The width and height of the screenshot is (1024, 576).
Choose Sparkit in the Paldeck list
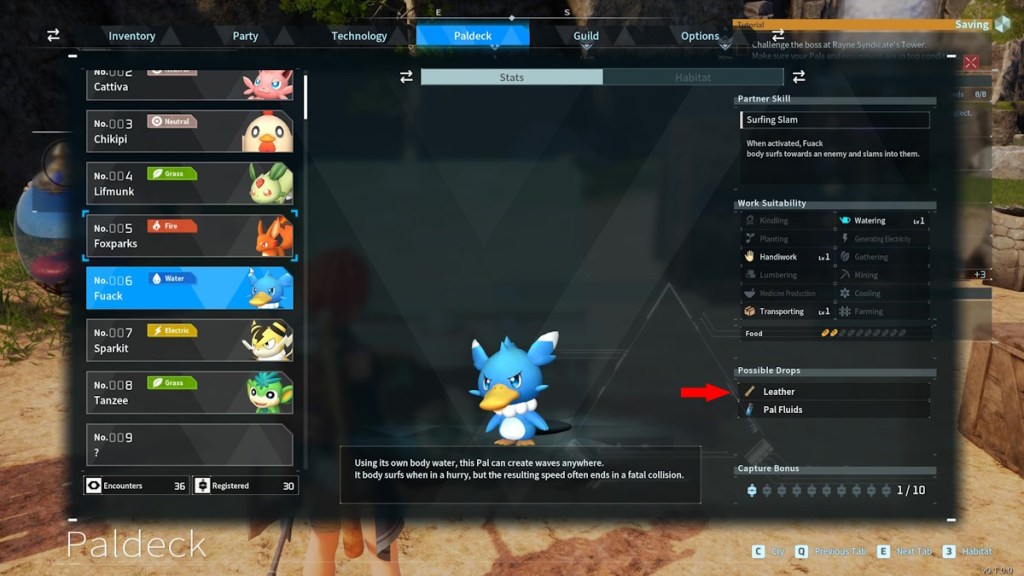pos(190,340)
